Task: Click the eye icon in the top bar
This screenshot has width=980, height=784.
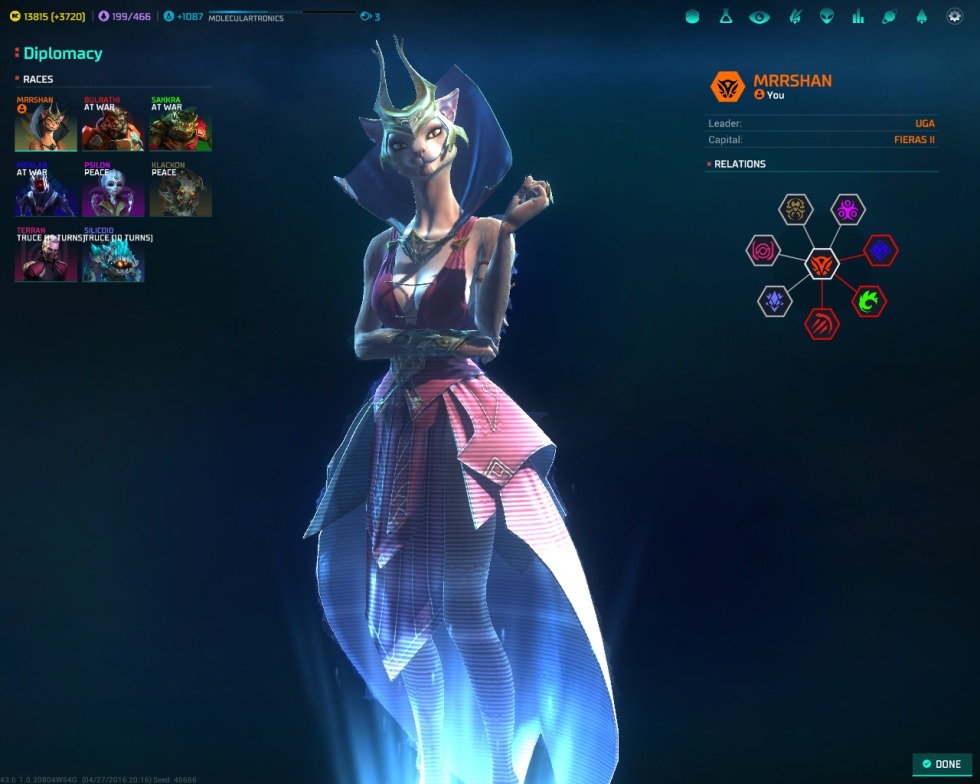Action: click(x=759, y=17)
